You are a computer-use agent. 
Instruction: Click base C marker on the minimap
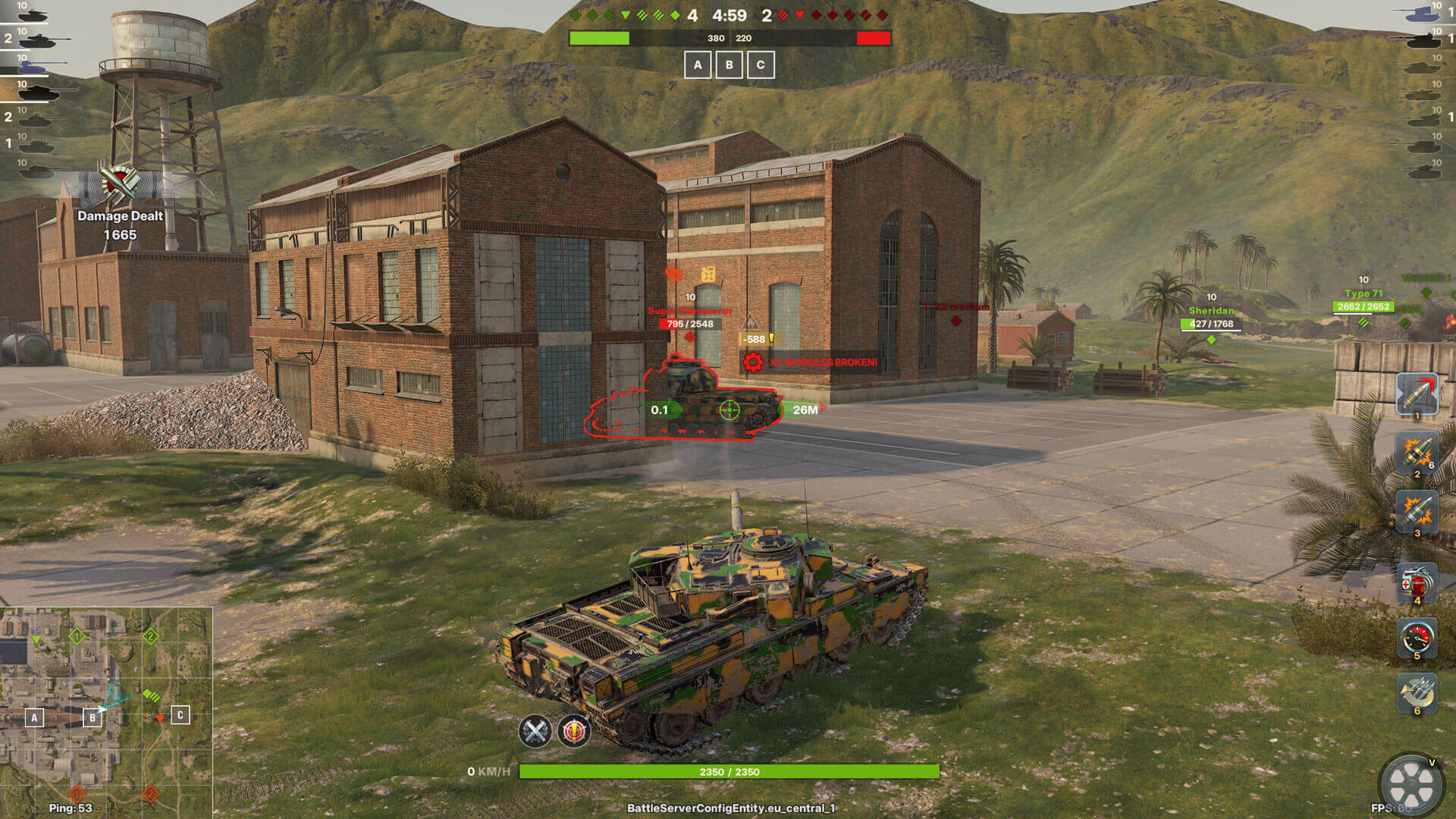[x=180, y=715]
